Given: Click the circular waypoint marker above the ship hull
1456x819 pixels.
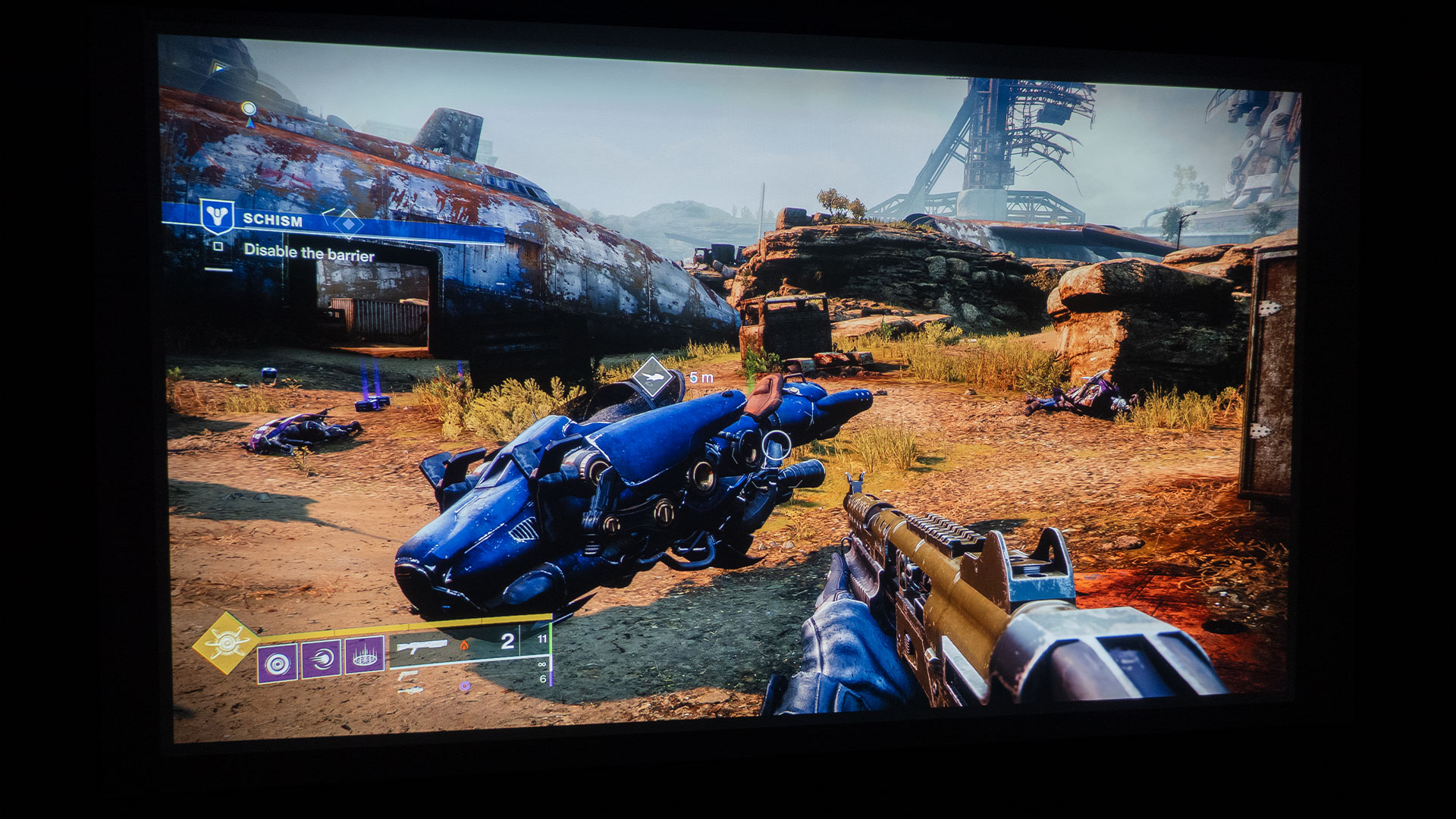Looking at the screenshot, I should tap(248, 109).
